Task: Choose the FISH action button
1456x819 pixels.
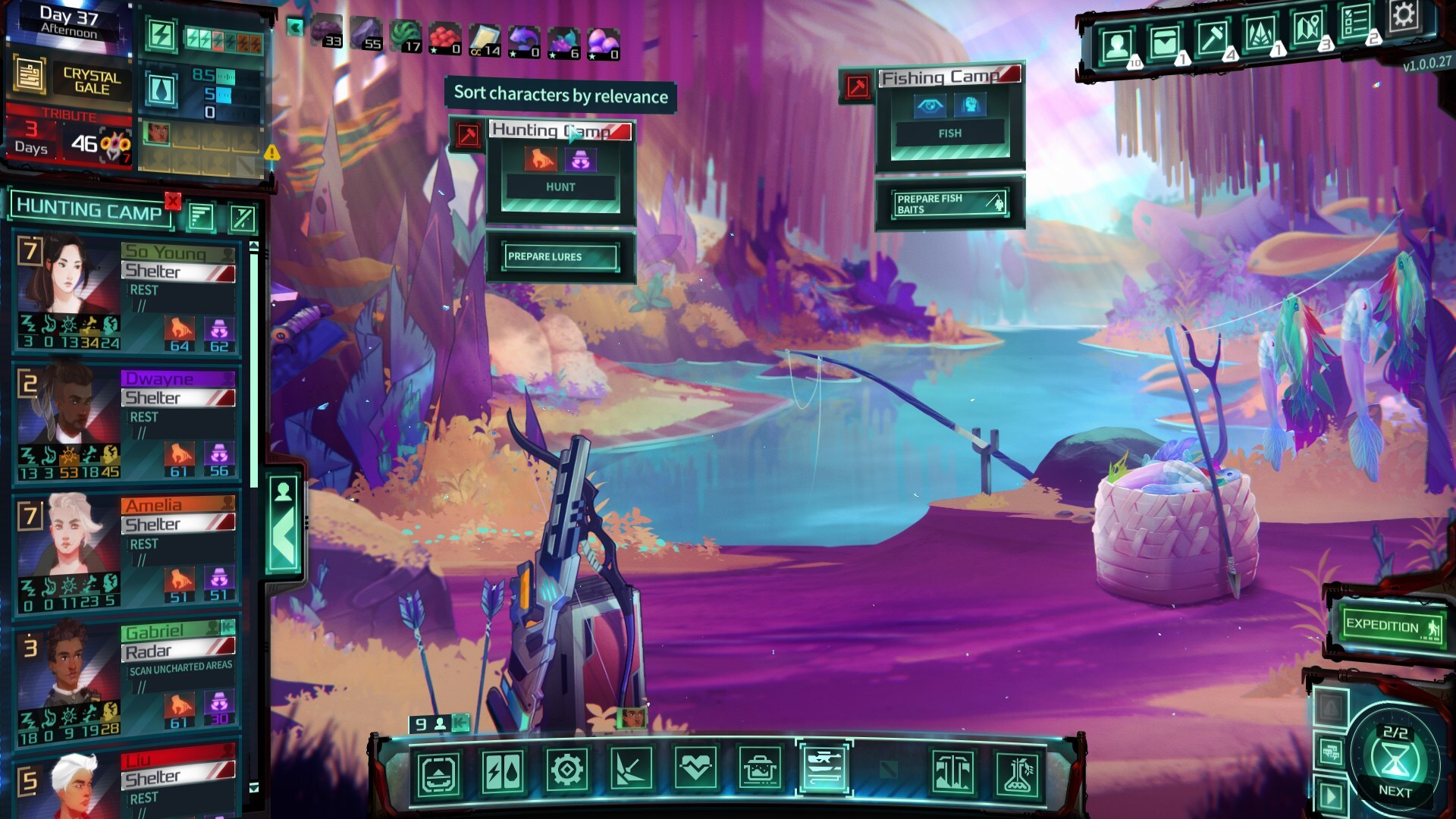Action: 949,133
